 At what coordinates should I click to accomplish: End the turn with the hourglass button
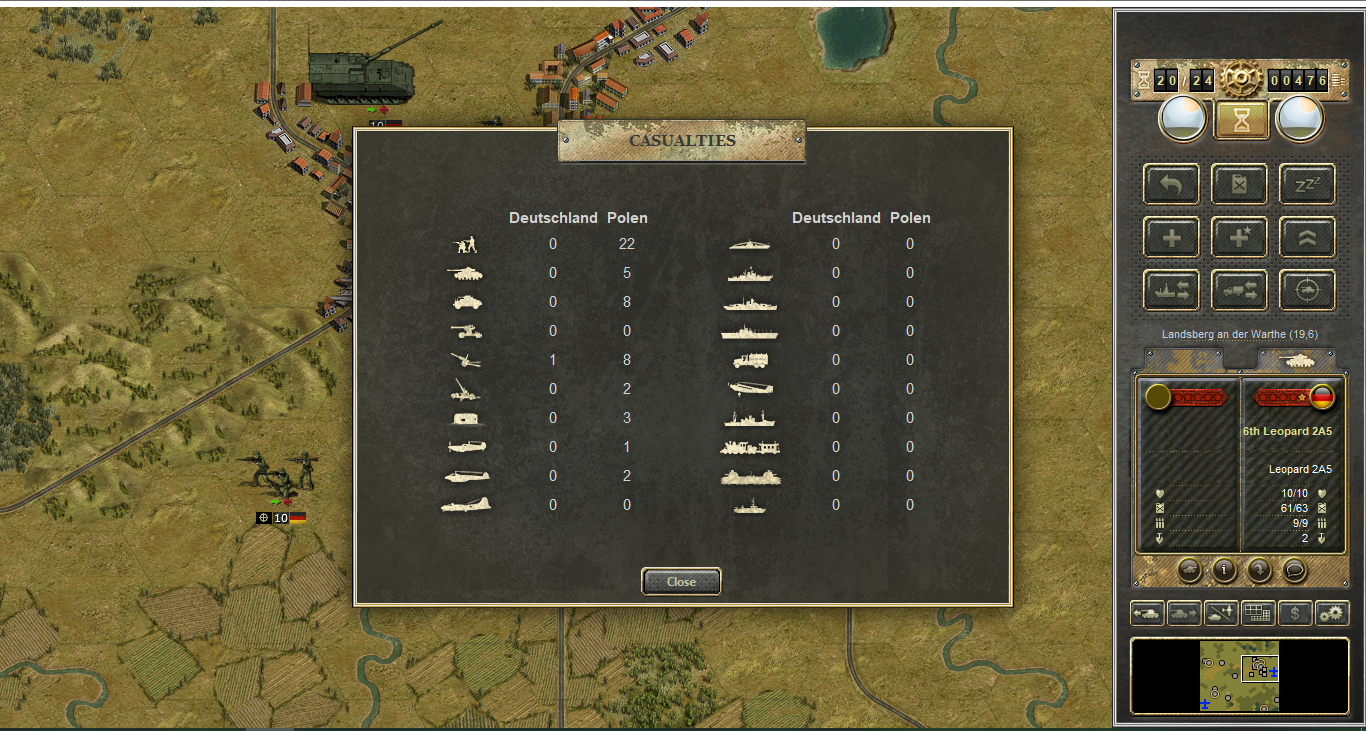1241,120
